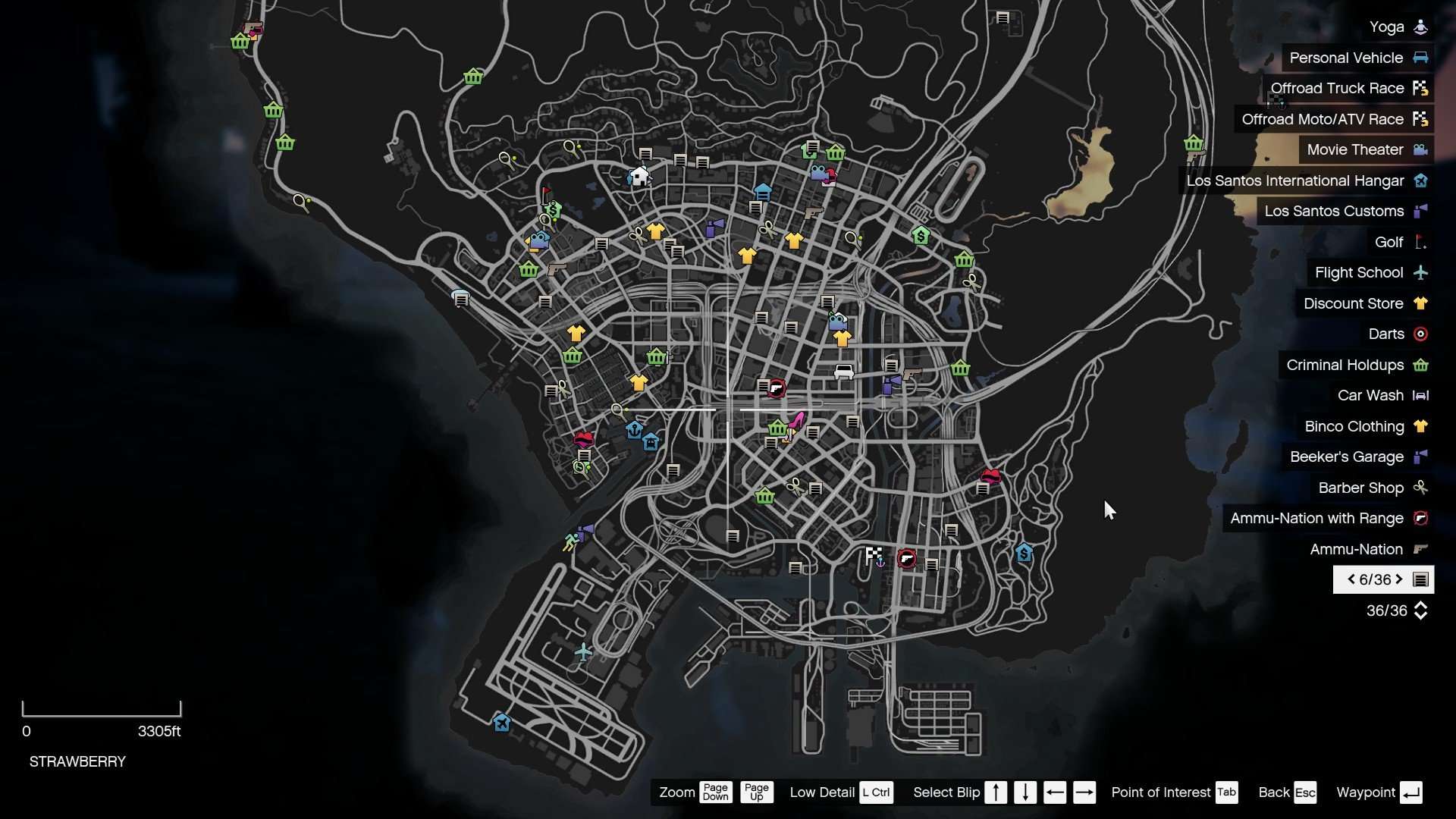Advance legend page with the right arrow
Screen dimensions: 1456x819
(1401, 579)
